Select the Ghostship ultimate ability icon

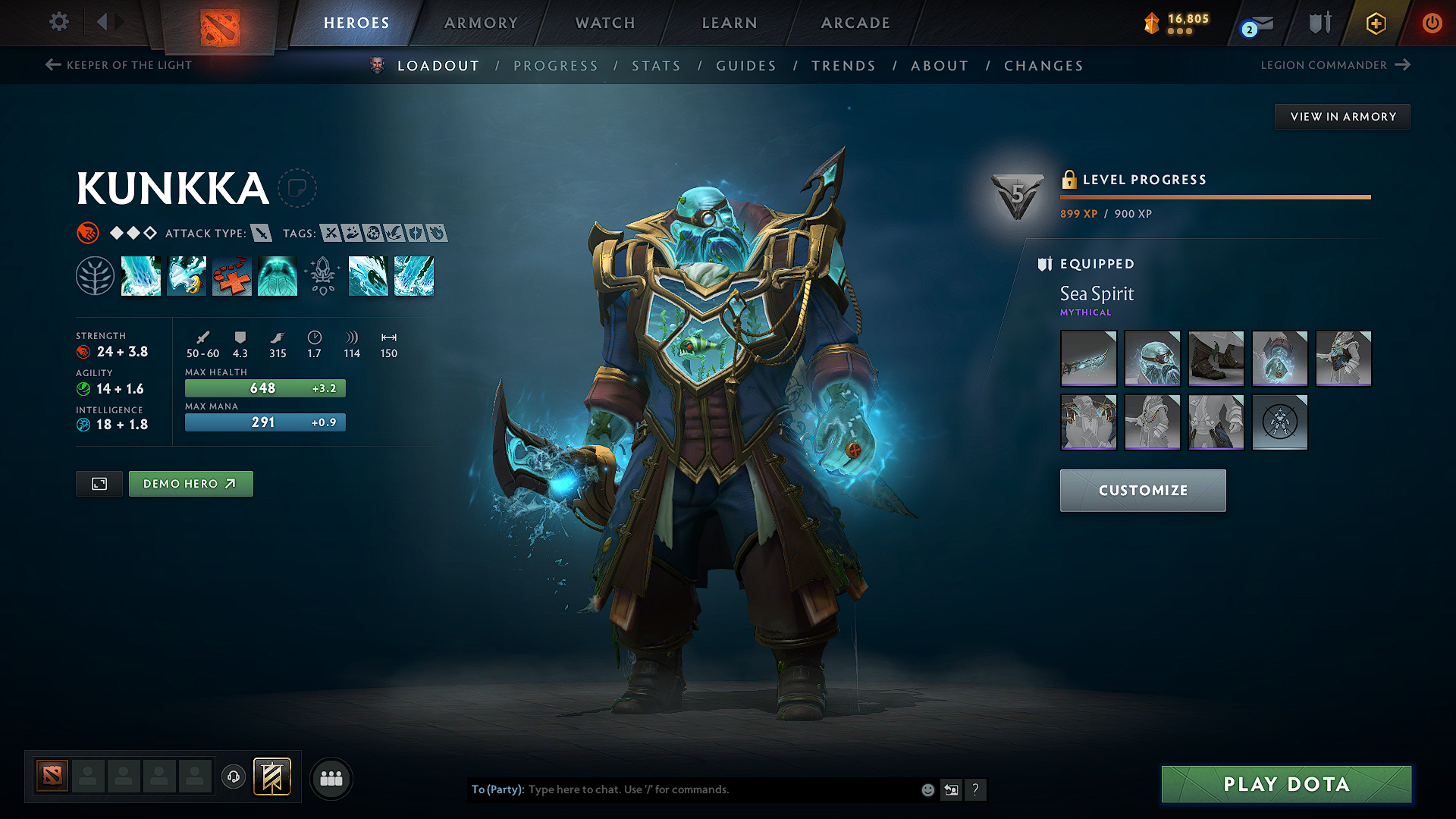278,276
